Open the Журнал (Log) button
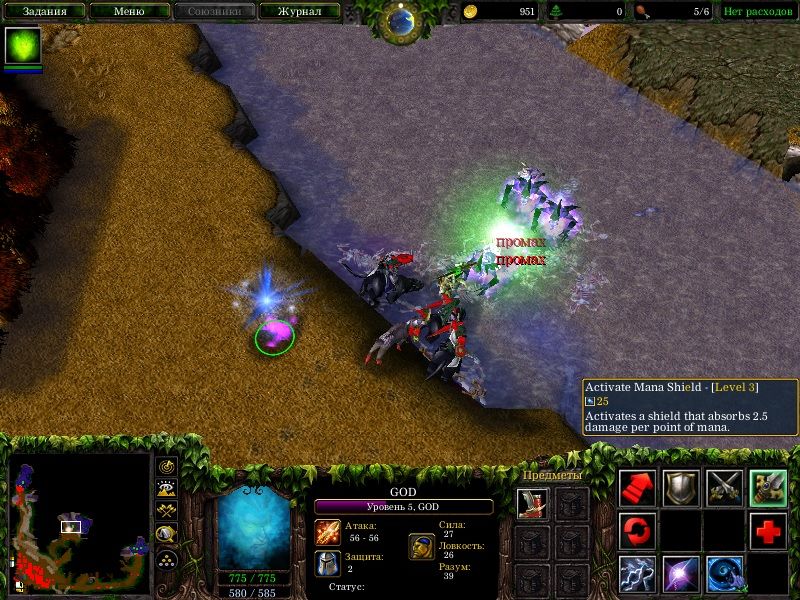The width and height of the screenshot is (800, 600). [x=299, y=12]
